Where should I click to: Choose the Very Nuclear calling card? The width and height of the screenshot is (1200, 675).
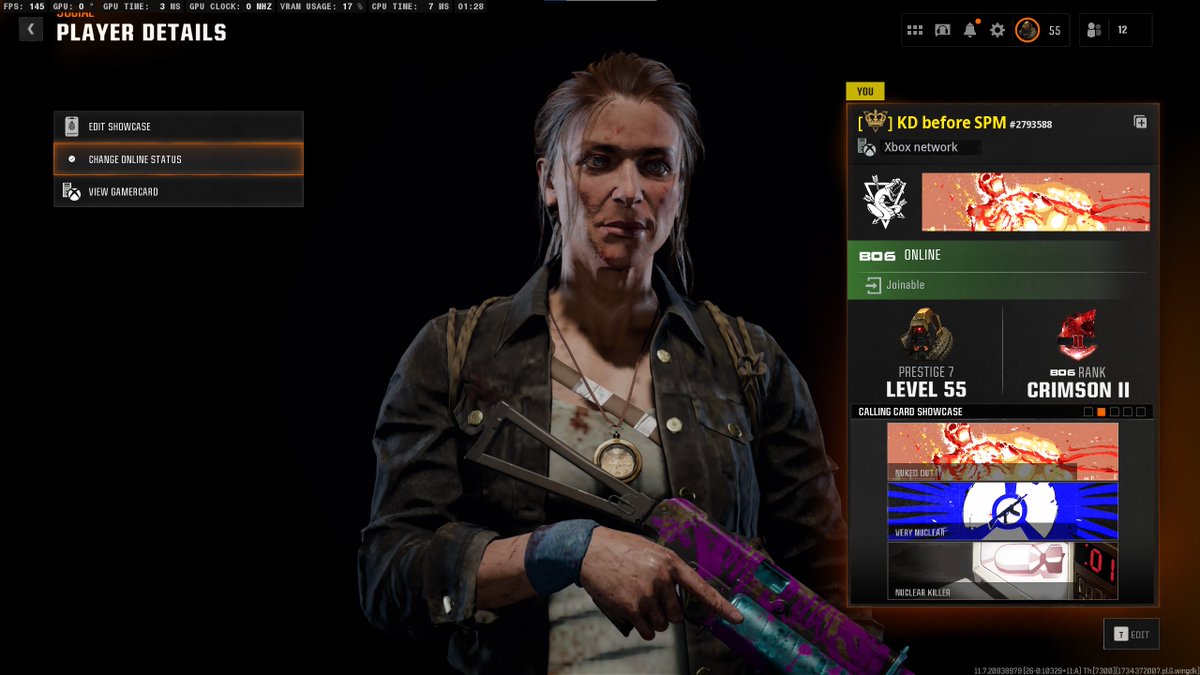[x=1002, y=511]
